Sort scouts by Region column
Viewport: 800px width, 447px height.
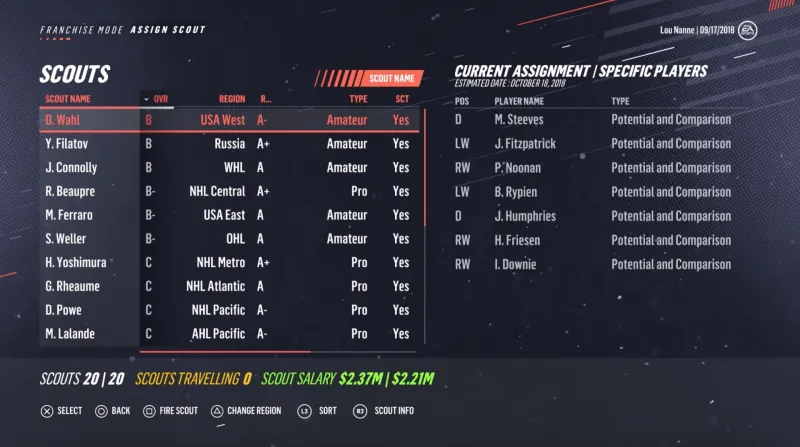point(232,99)
